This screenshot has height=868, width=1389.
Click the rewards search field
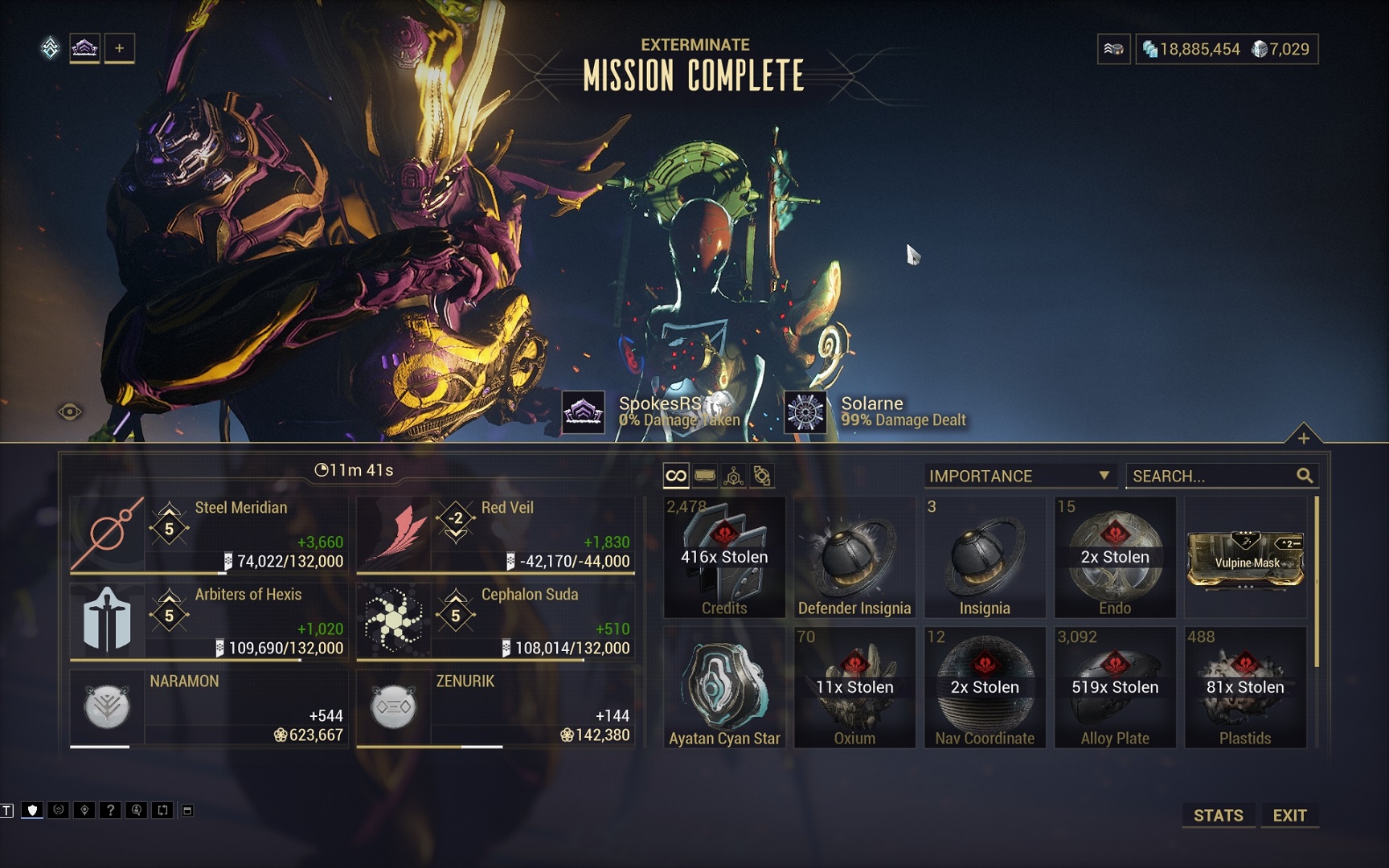click(1212, 476)
